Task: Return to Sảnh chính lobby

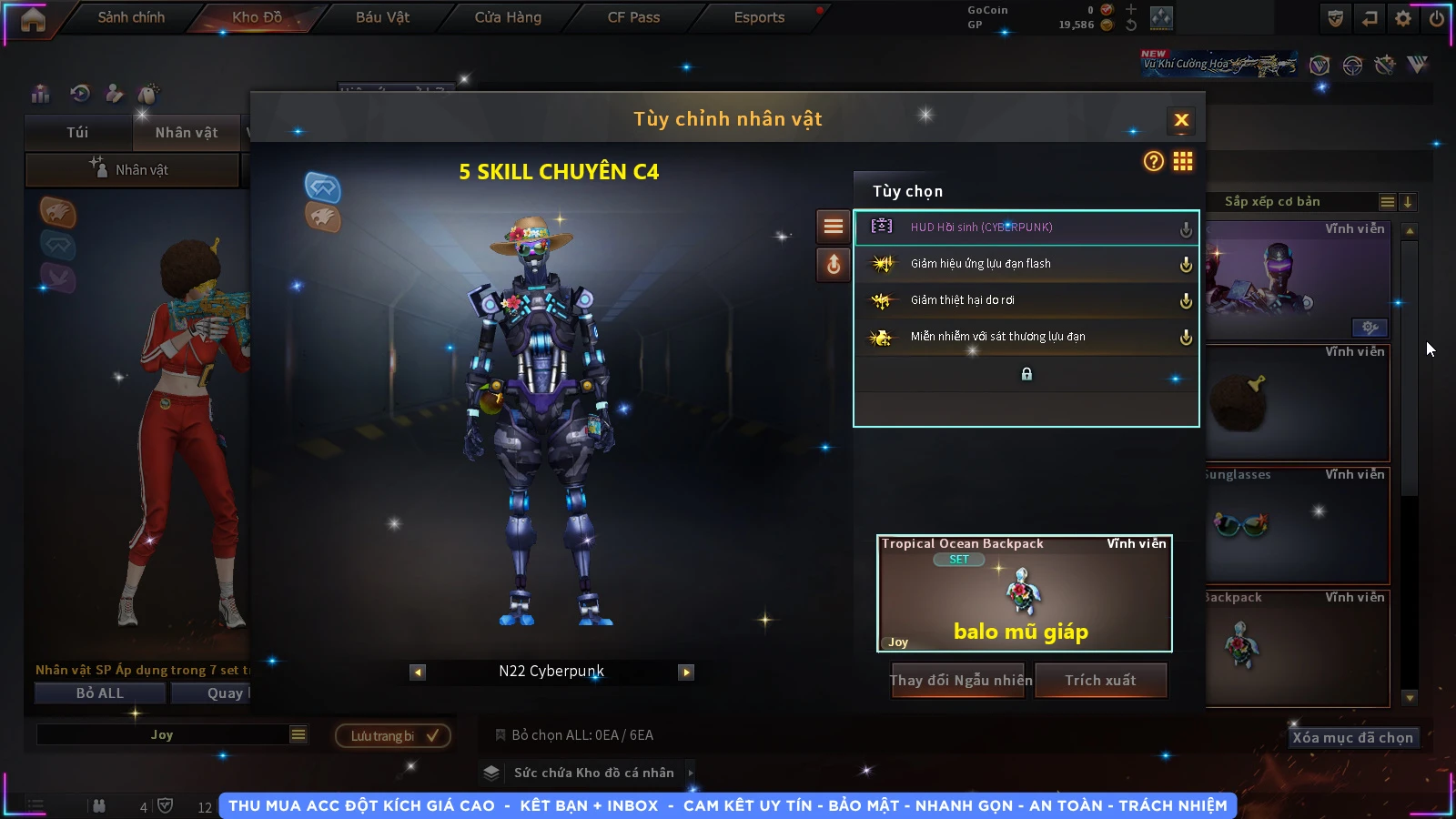Action: click(x=131, y=17)
